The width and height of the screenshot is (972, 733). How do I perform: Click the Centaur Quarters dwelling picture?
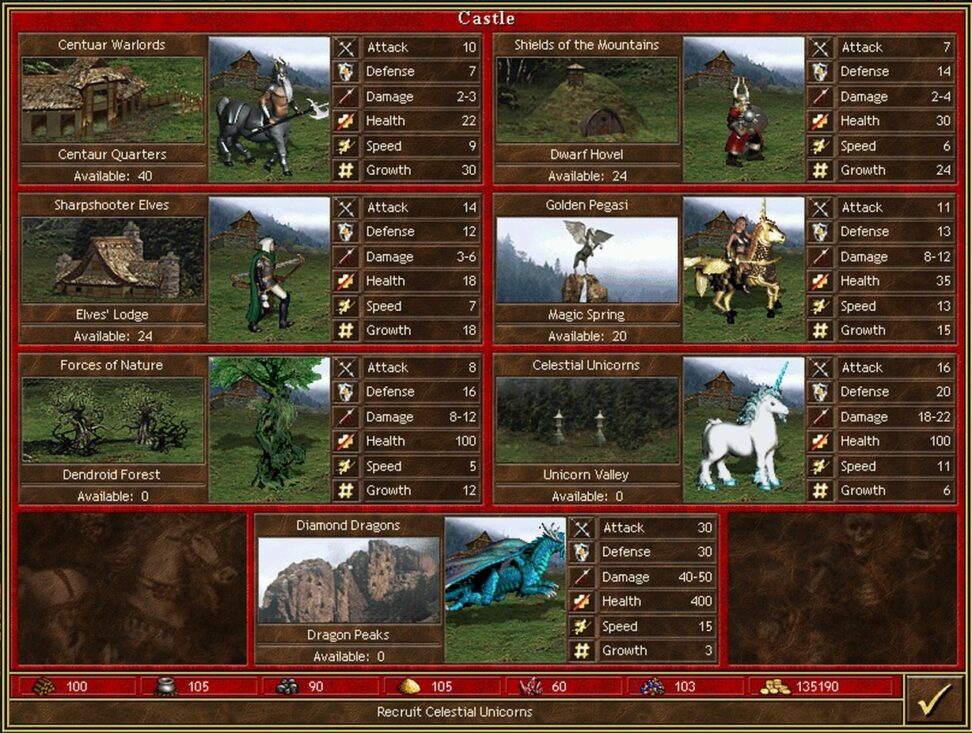click(112, 99)
